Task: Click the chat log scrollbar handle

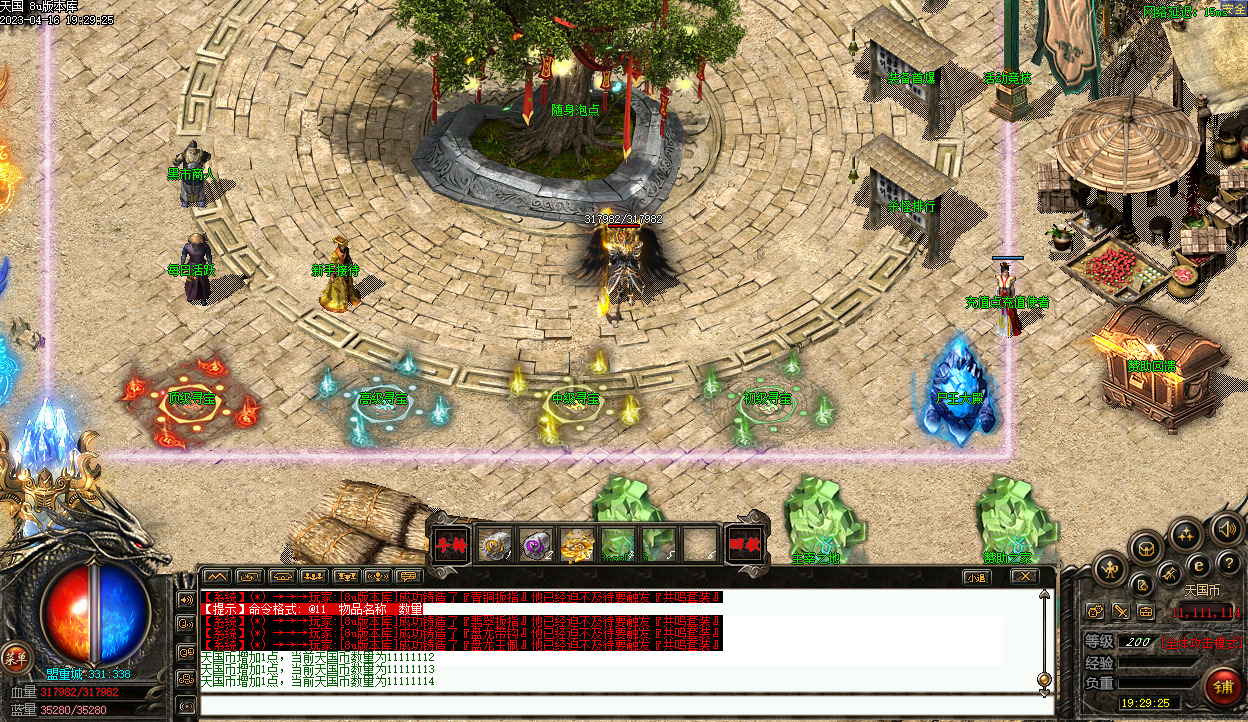Action: [x=1044, y=679]
